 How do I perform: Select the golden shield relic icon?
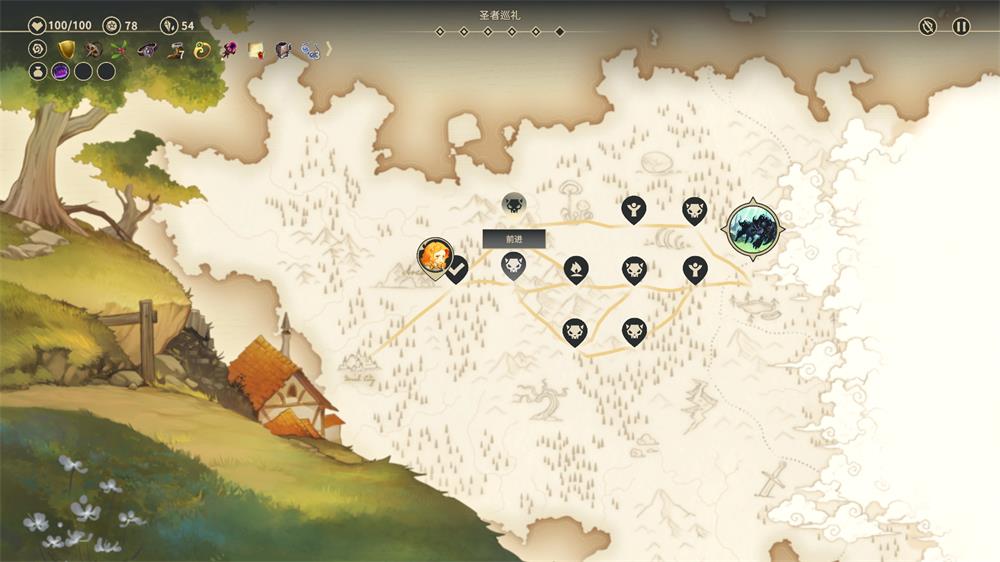[66, 49]
